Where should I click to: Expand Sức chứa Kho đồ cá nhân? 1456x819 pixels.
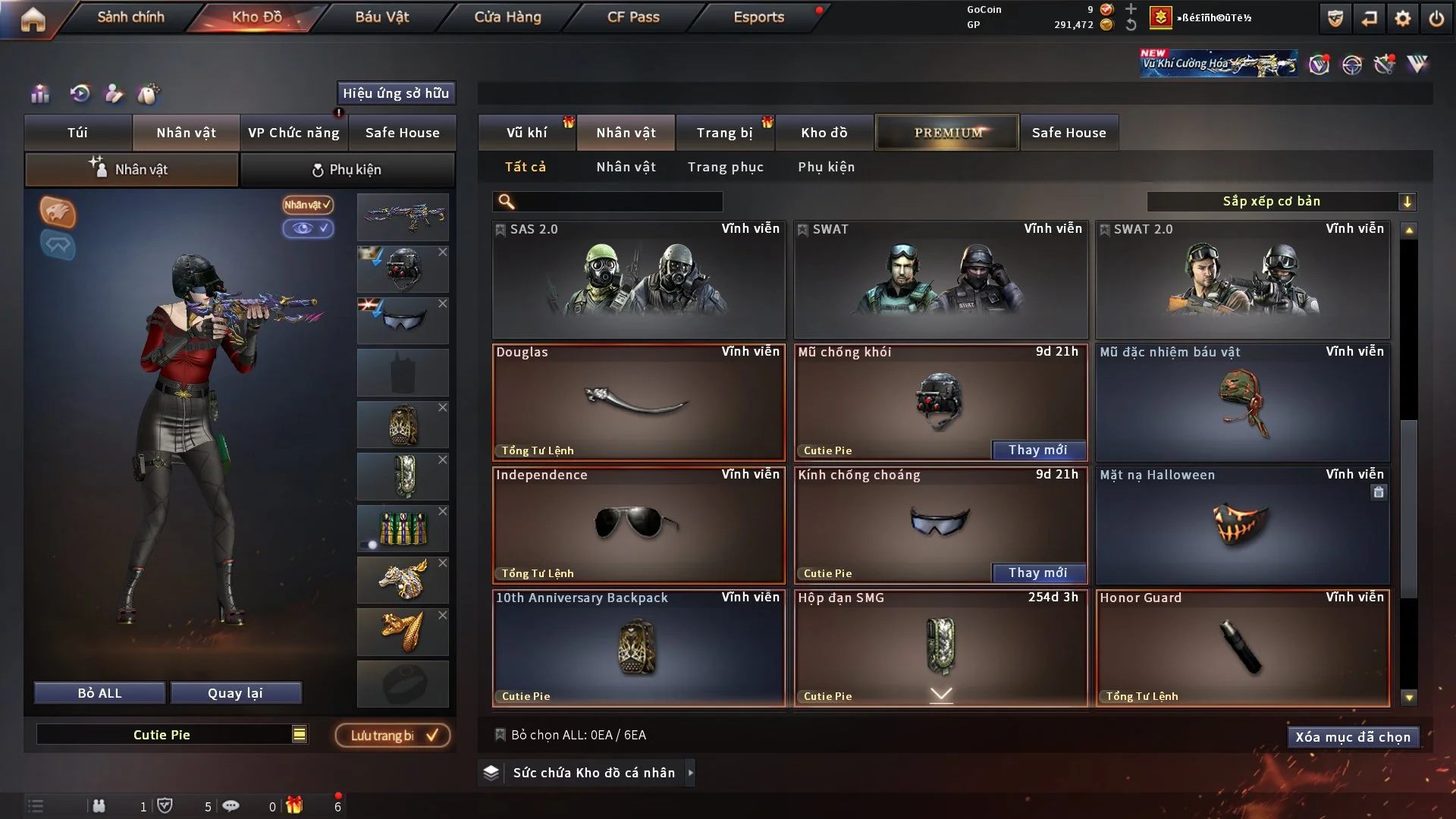click(690, 773)
